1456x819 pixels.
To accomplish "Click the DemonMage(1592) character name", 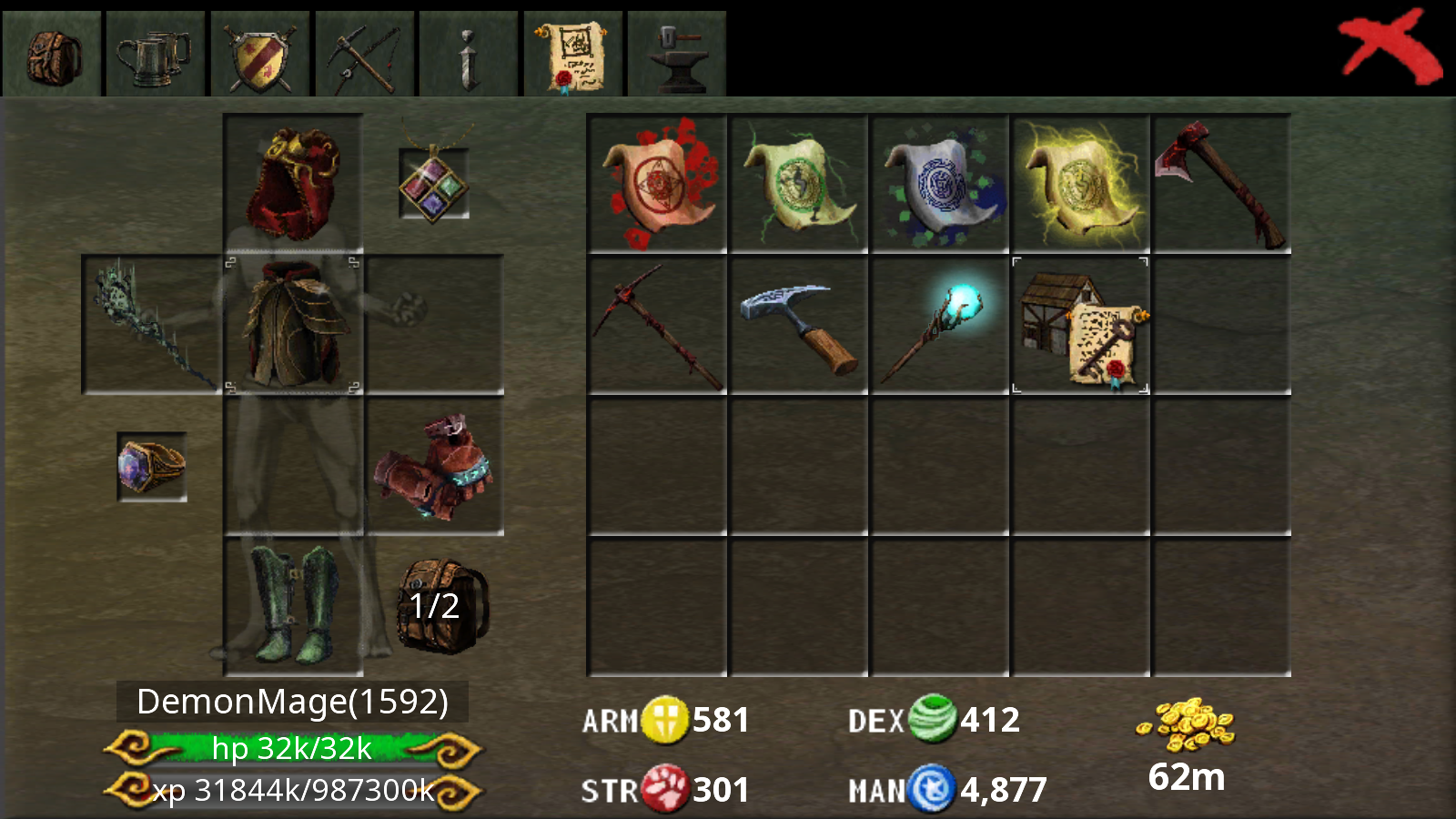I will point(291,703).
